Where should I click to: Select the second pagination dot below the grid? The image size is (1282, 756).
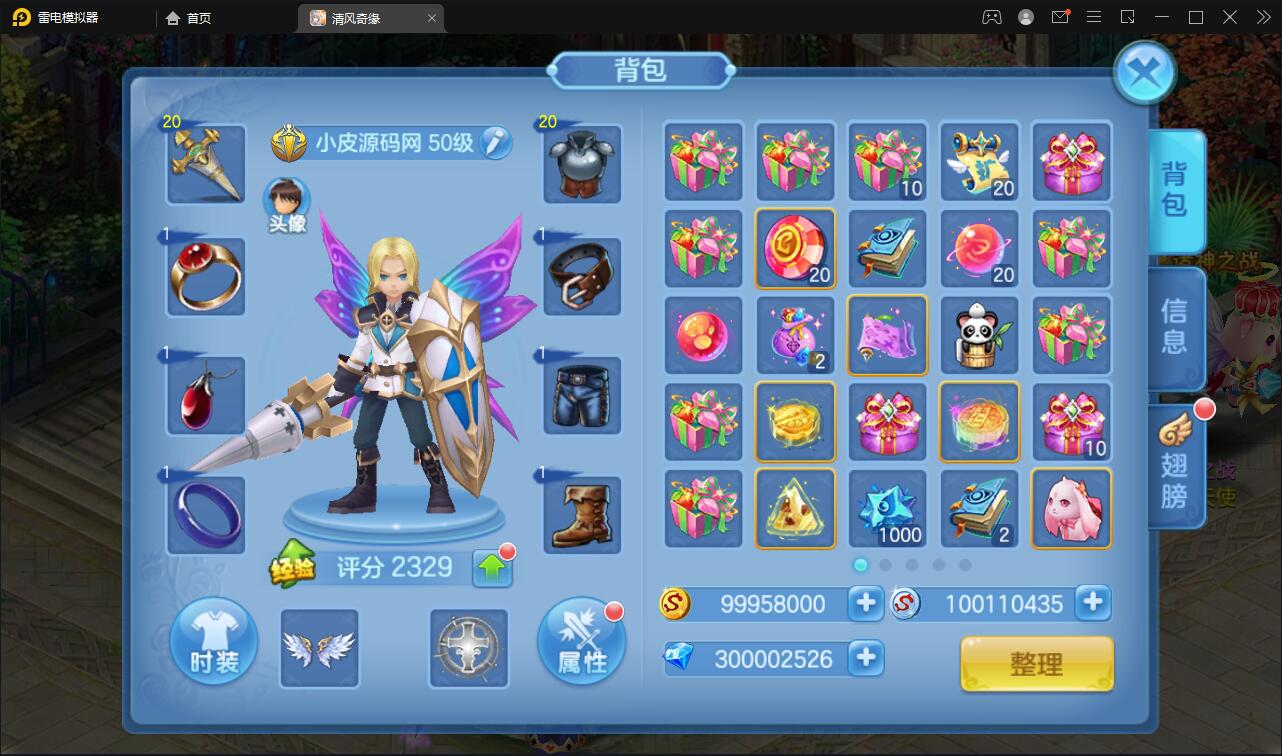[x=886, y=565]
